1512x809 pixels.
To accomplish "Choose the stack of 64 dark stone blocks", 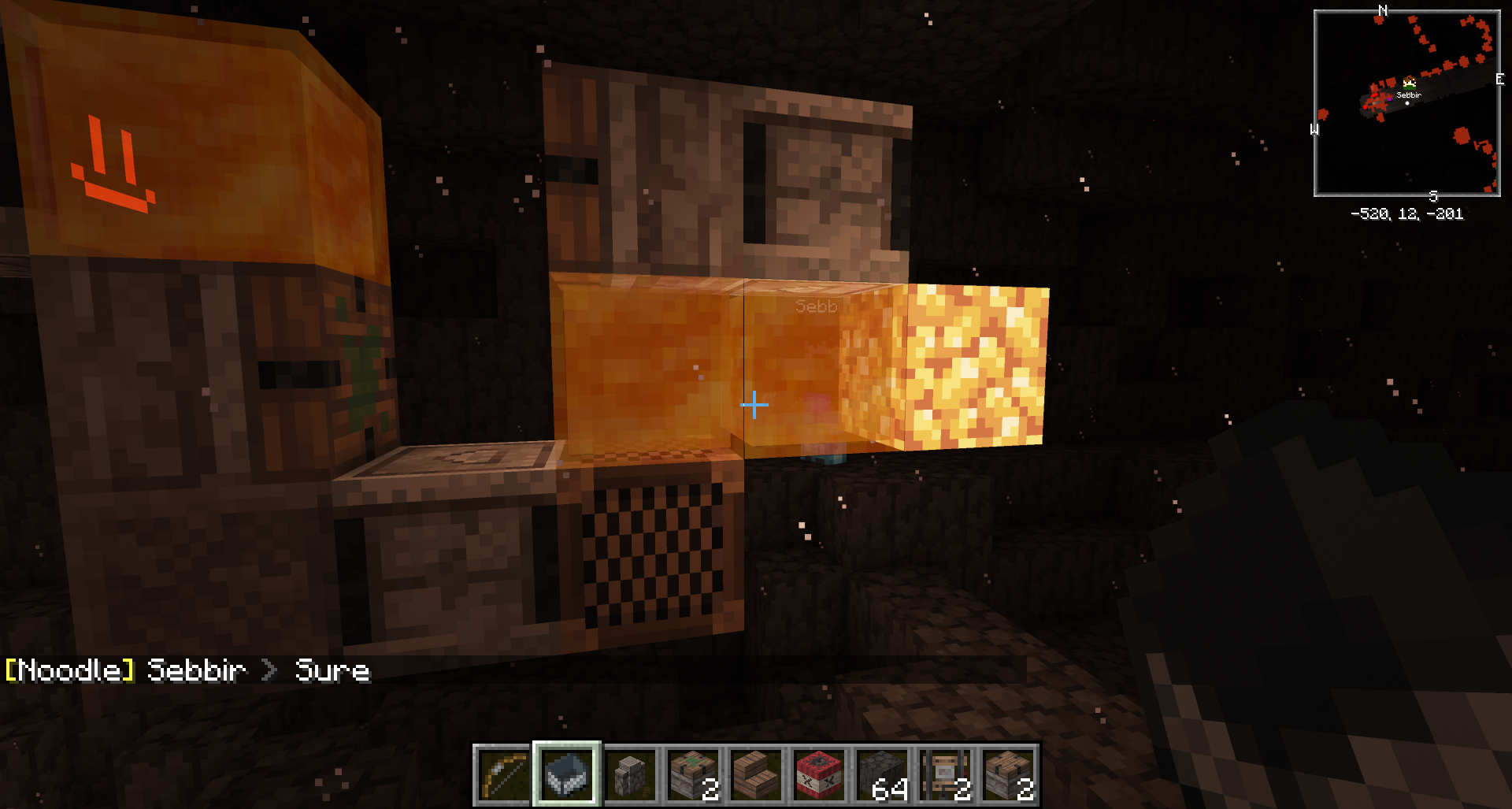I will (x=882, y=774).
